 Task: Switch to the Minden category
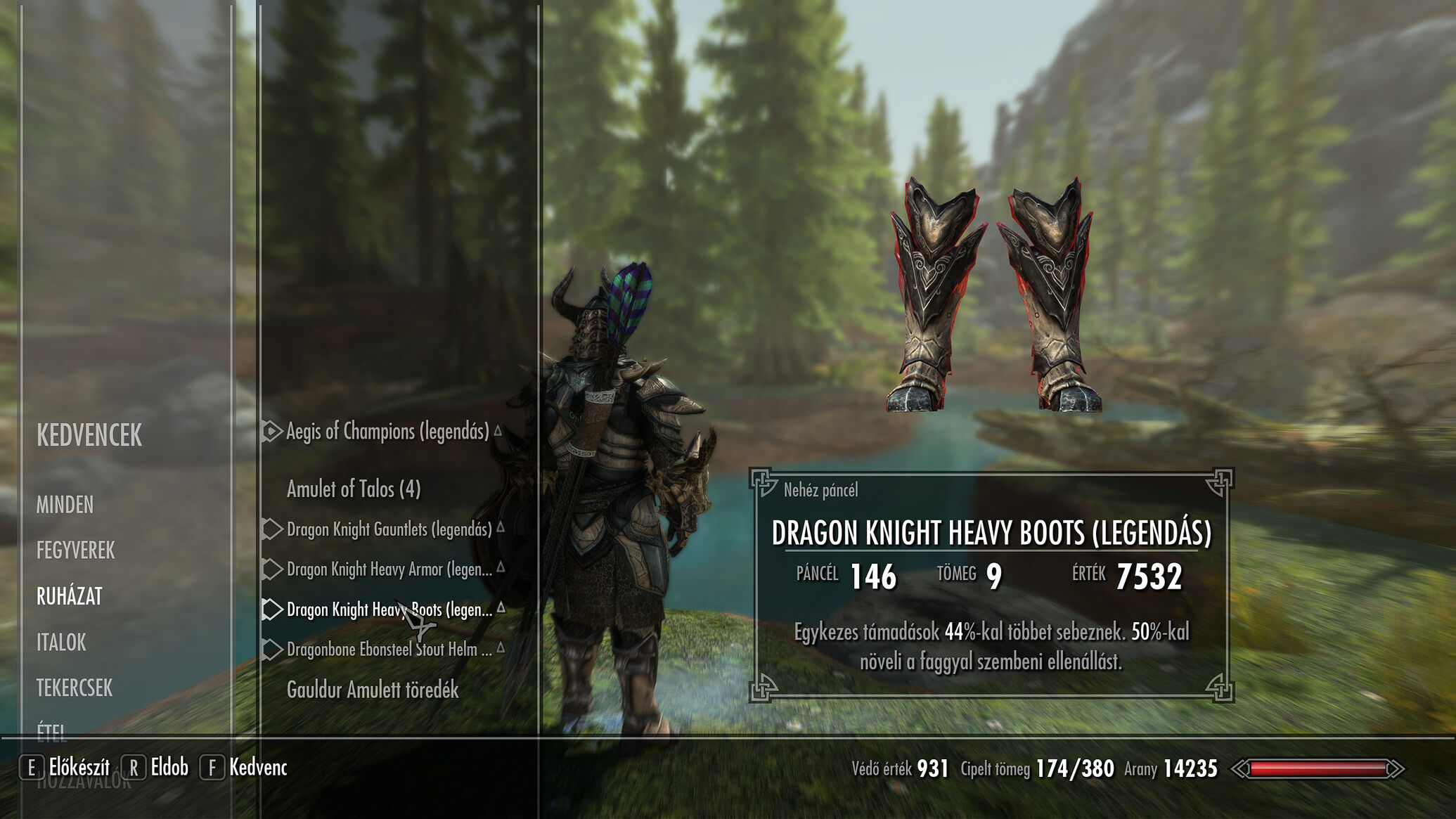tap(65, 505)
